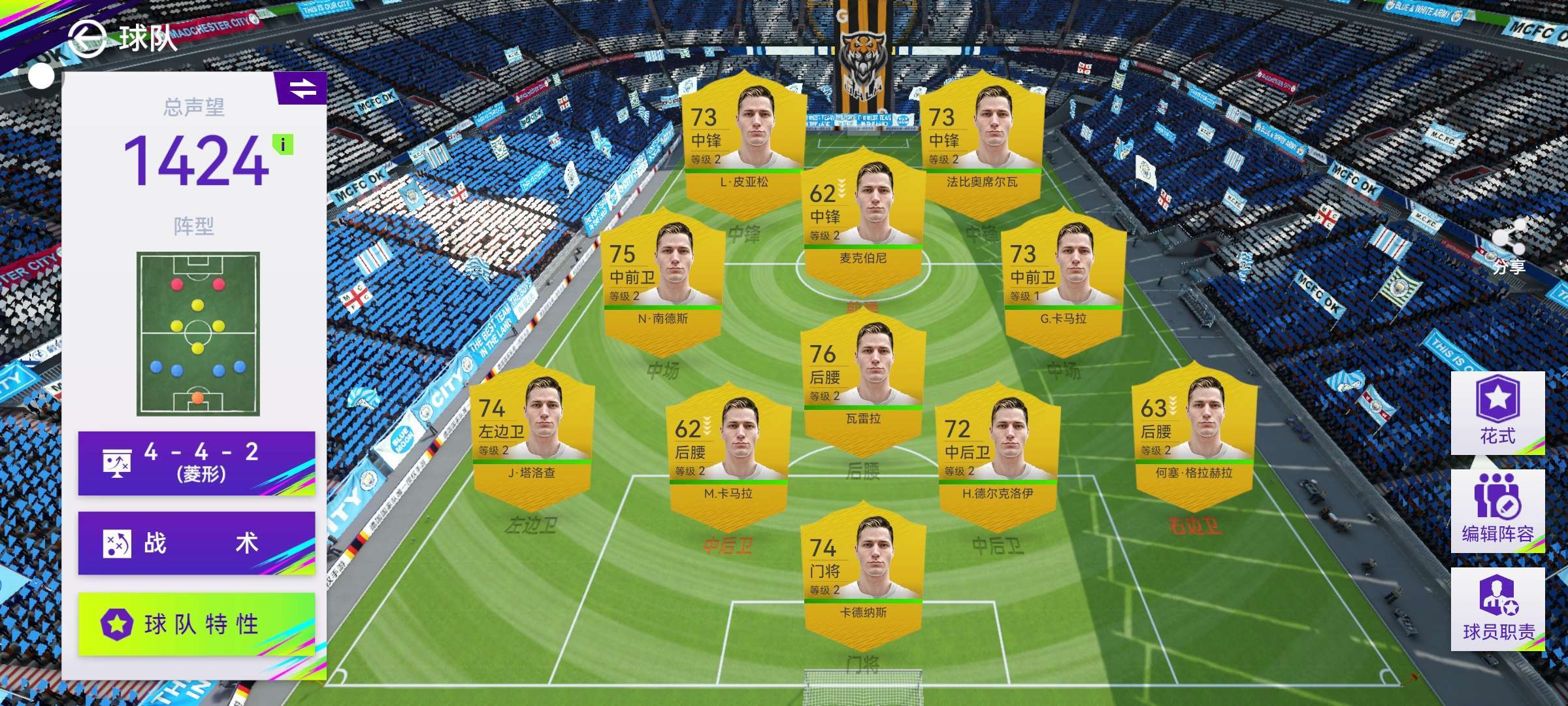
Task: Open 球员职责 player roles
Action: (x=1497, y=609)
